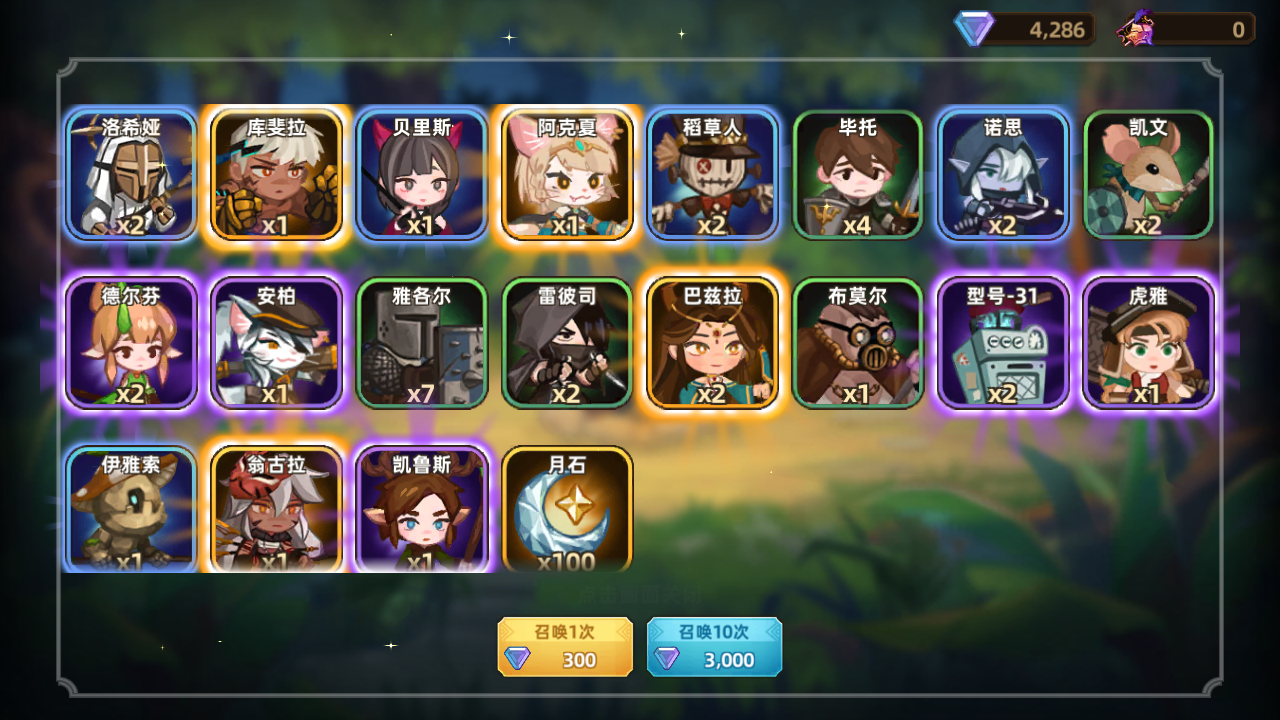View the 月石 x100 moonstone reward
The width and height of the screenshot is (1280, 720).
(x=567, y=510)
